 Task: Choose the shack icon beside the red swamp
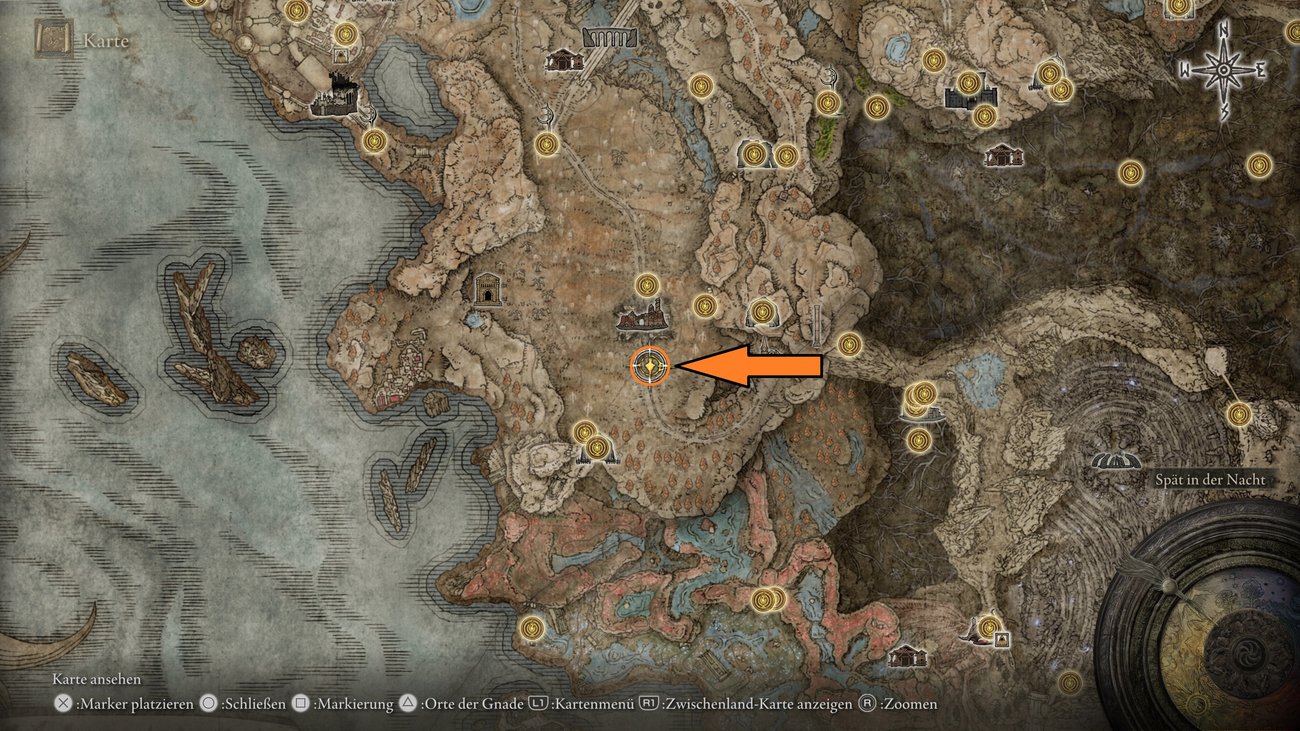pyautogui.click(x=907, y=656)
